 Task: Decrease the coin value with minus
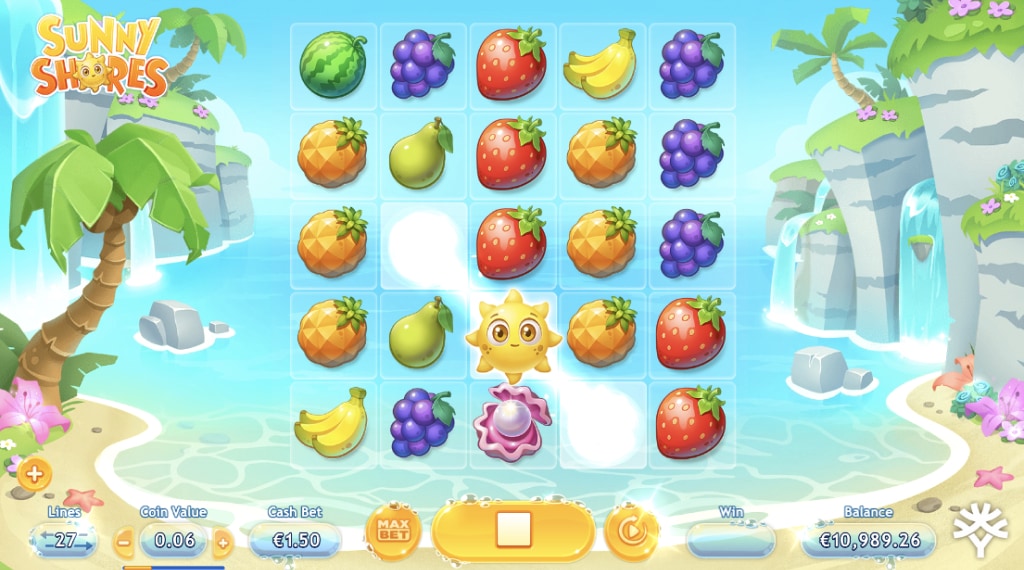[124, 542]
